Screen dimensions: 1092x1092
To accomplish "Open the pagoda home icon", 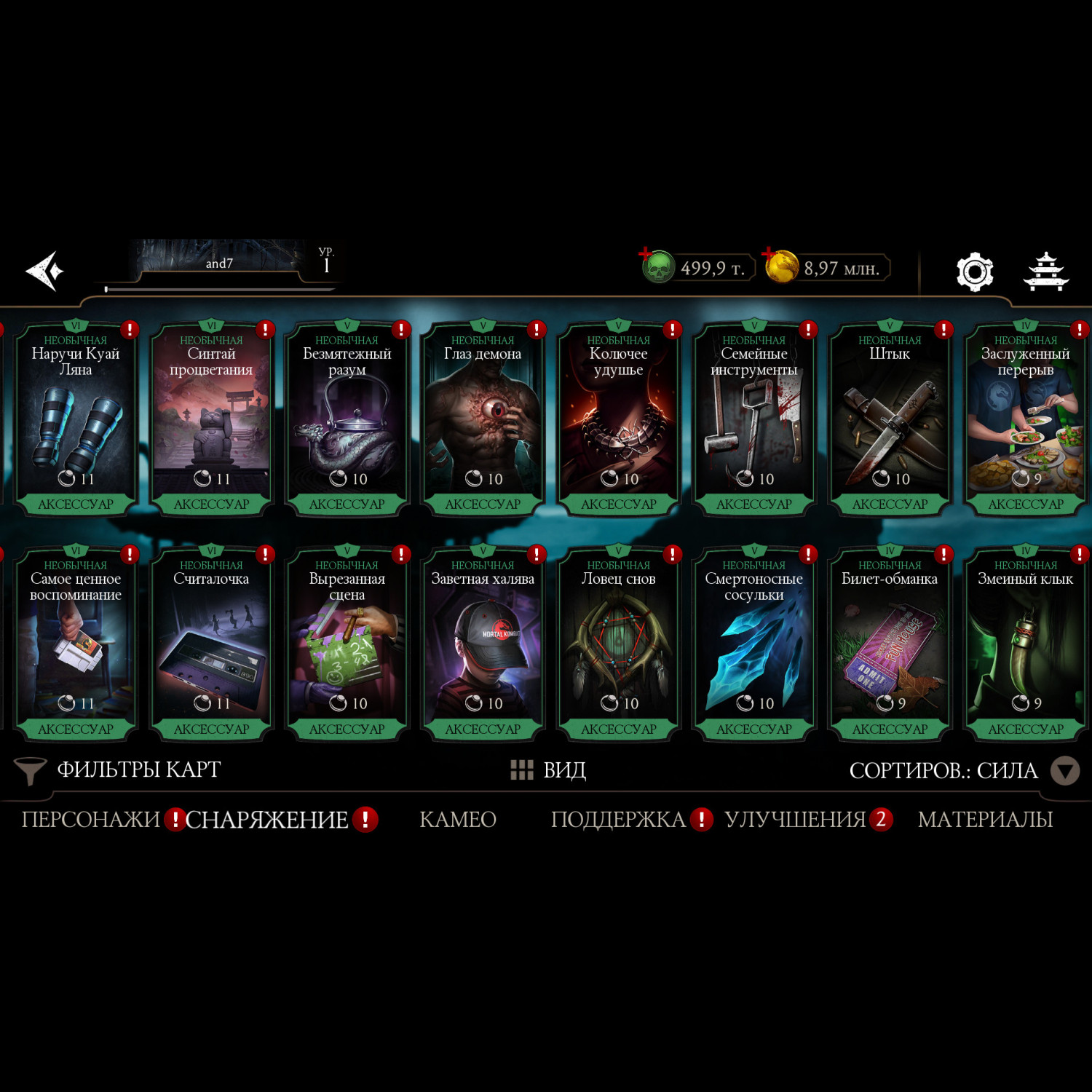I will tap(1045, 272).
